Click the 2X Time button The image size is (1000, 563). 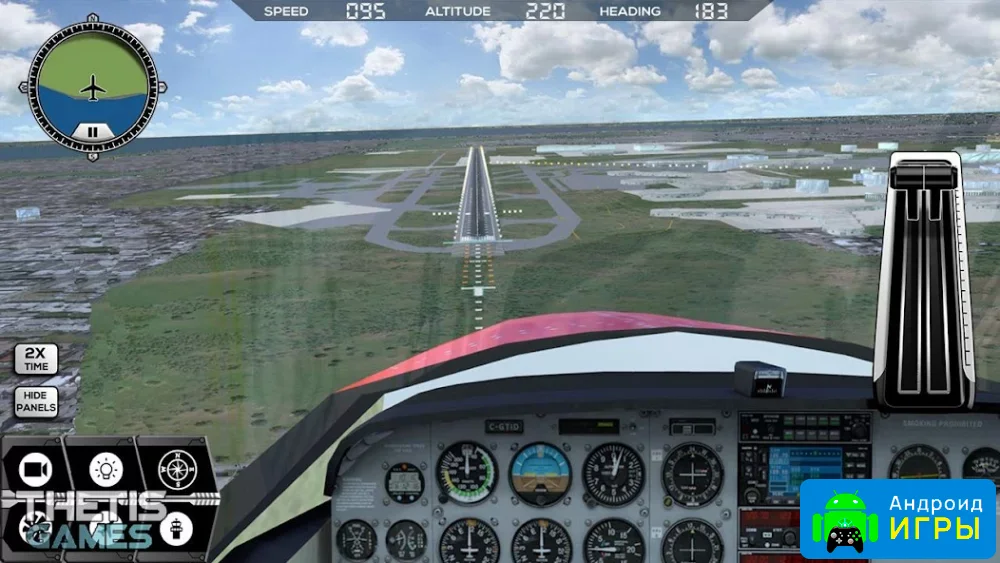click(x=35, y=359)
